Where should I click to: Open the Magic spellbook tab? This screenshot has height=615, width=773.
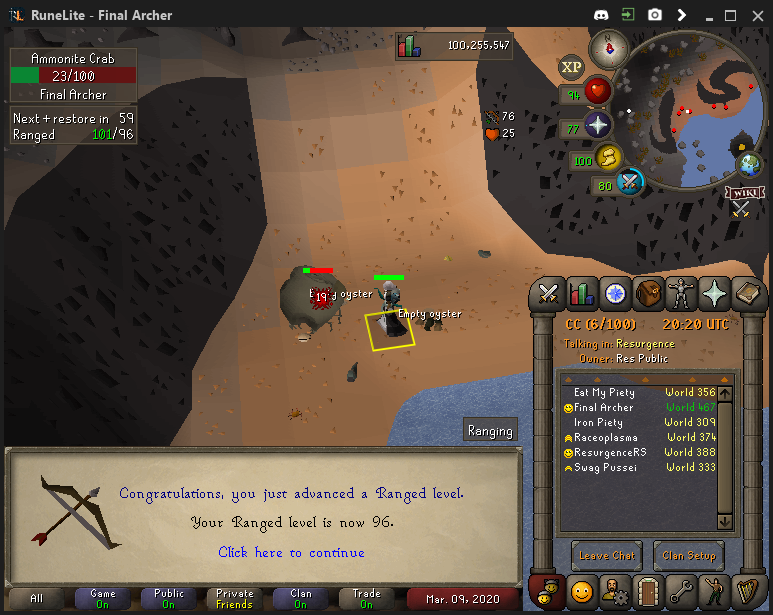[748, 293]
